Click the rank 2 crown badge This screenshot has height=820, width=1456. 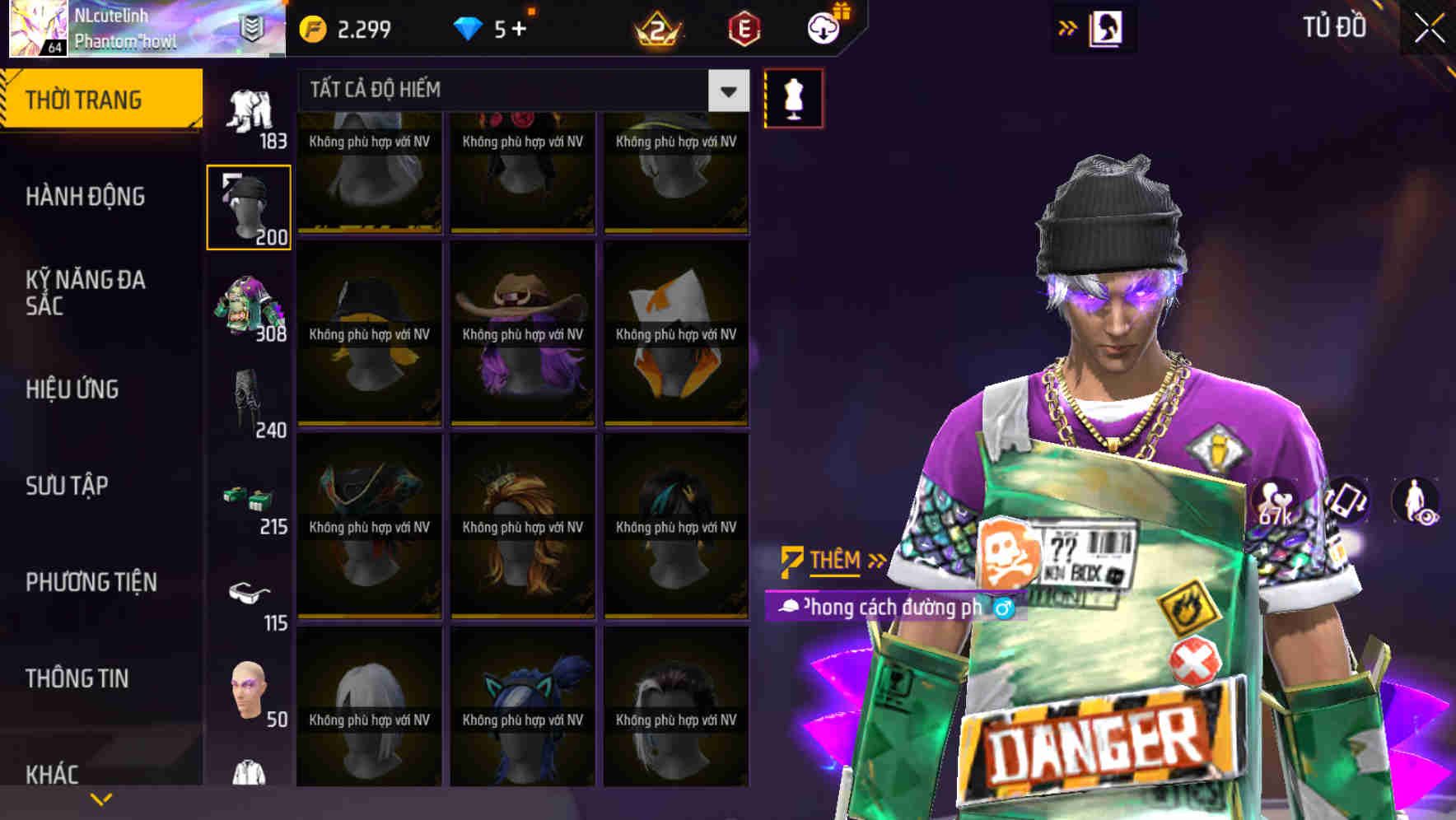point(658,30)
